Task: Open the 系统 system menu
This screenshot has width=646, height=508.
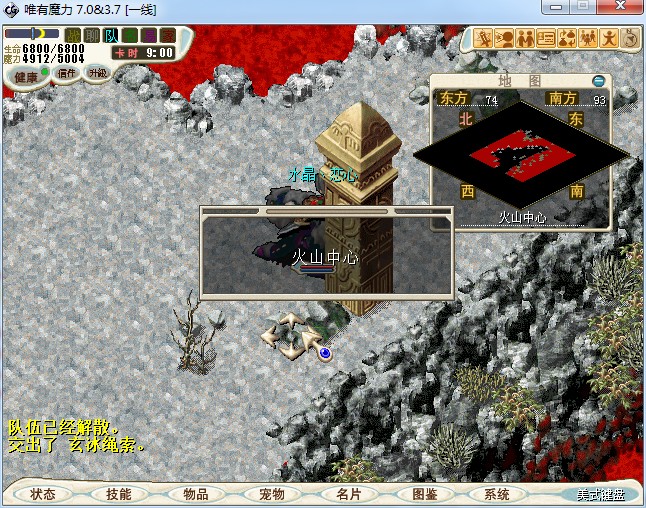Action: [x=497, y=494]
